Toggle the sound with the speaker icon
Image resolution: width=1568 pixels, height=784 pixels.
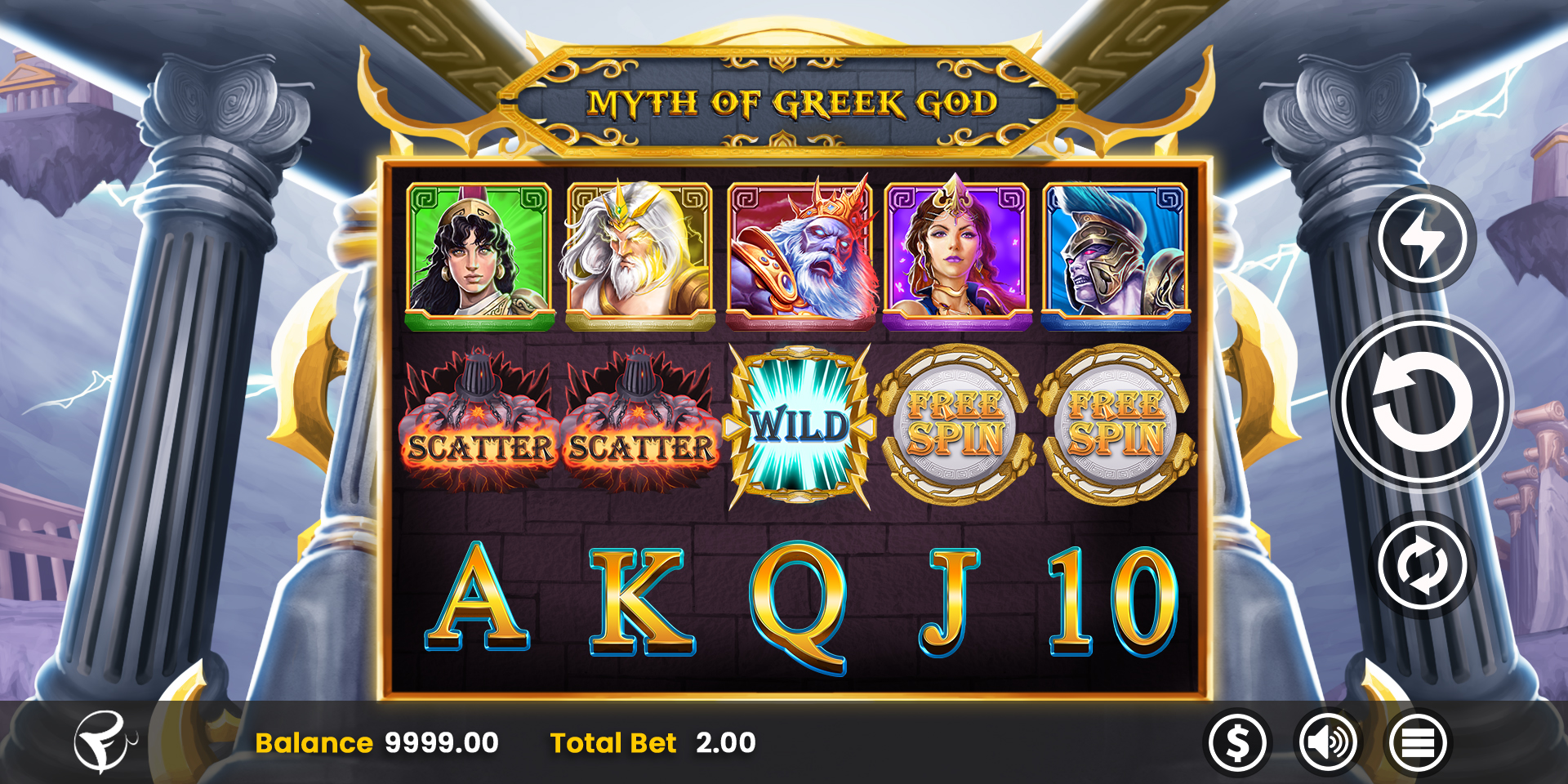(x=1328, y=743)
